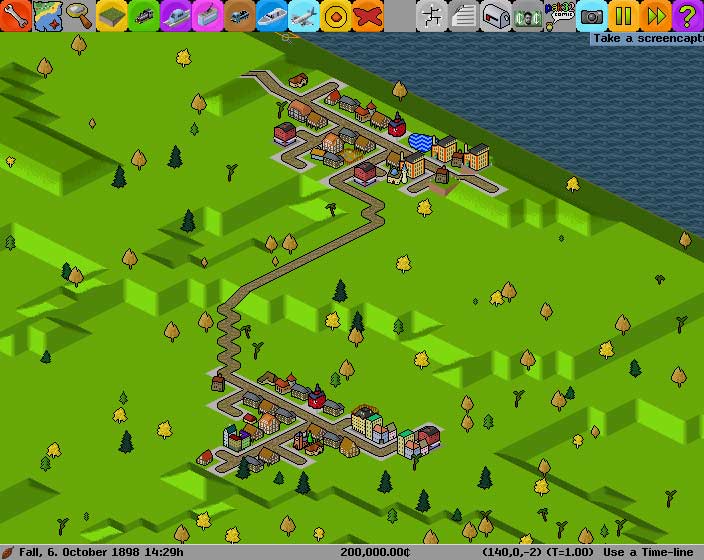Open the tram construction tools
This screenshot has height=560, width=704.
[207, 15]
